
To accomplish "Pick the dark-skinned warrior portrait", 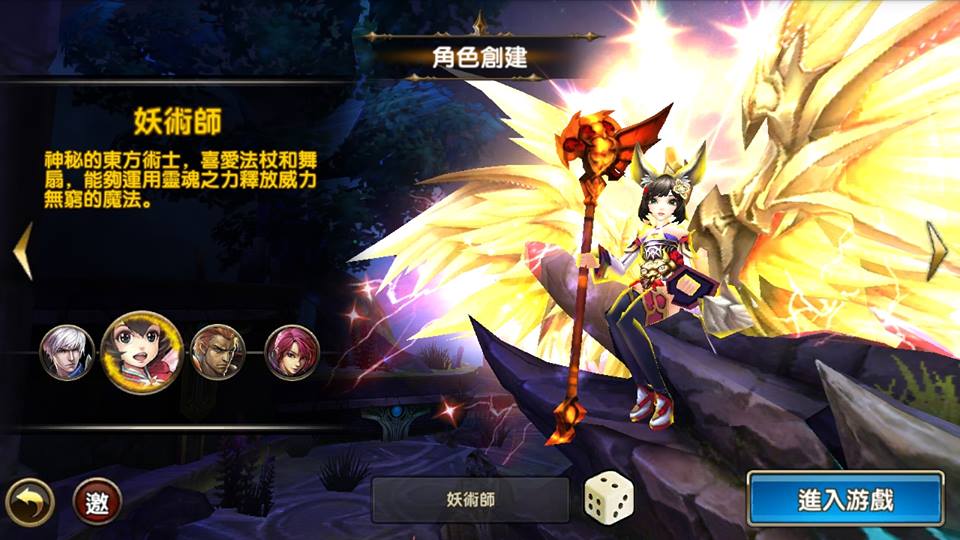I will (x=217, y=352).
